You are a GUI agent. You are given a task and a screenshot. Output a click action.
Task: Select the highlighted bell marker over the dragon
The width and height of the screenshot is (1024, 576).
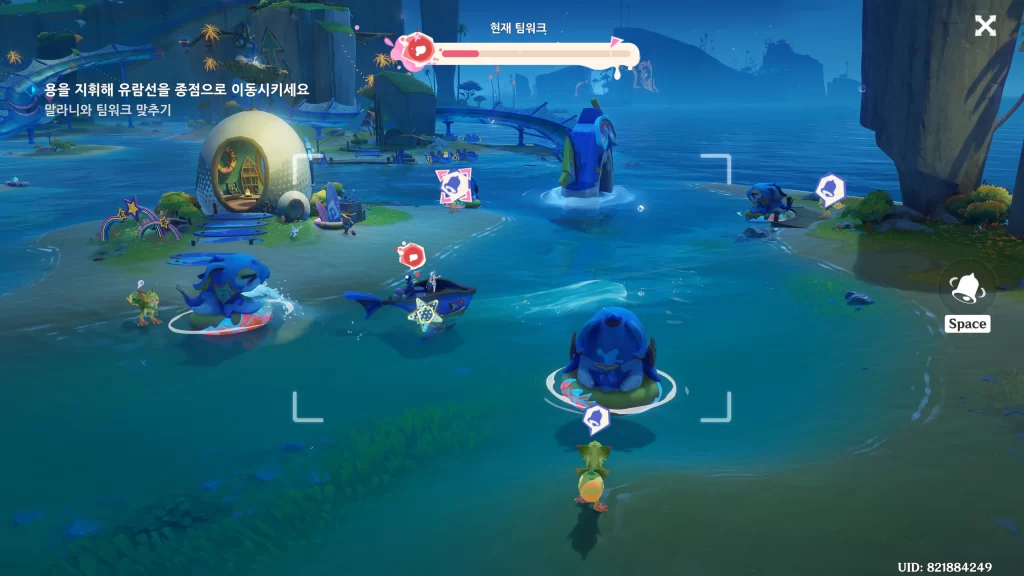[x=452, y=186]
